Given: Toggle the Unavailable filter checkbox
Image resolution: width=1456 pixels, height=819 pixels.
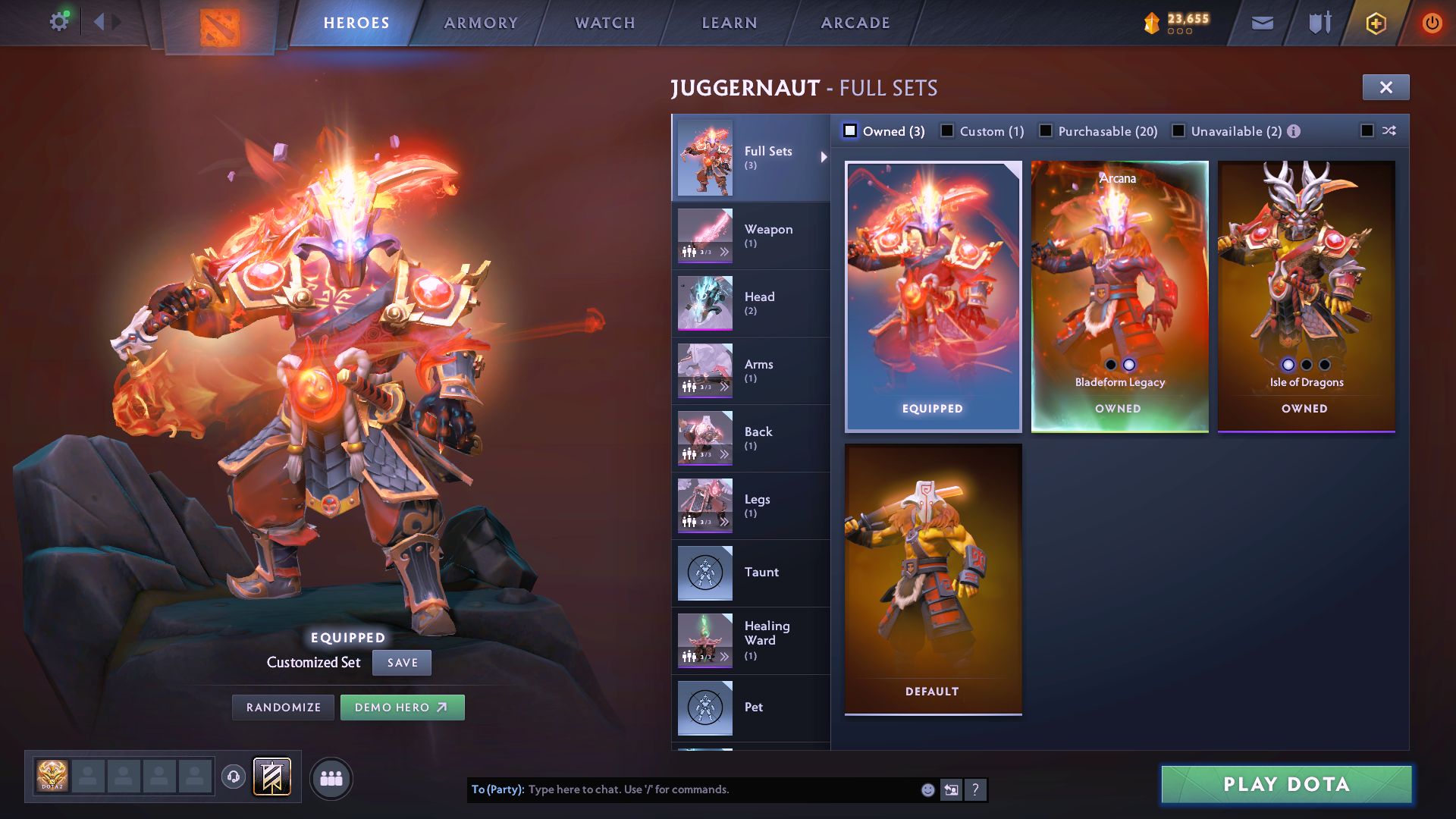Looking at the screenshot, I should coord(1178,131).
